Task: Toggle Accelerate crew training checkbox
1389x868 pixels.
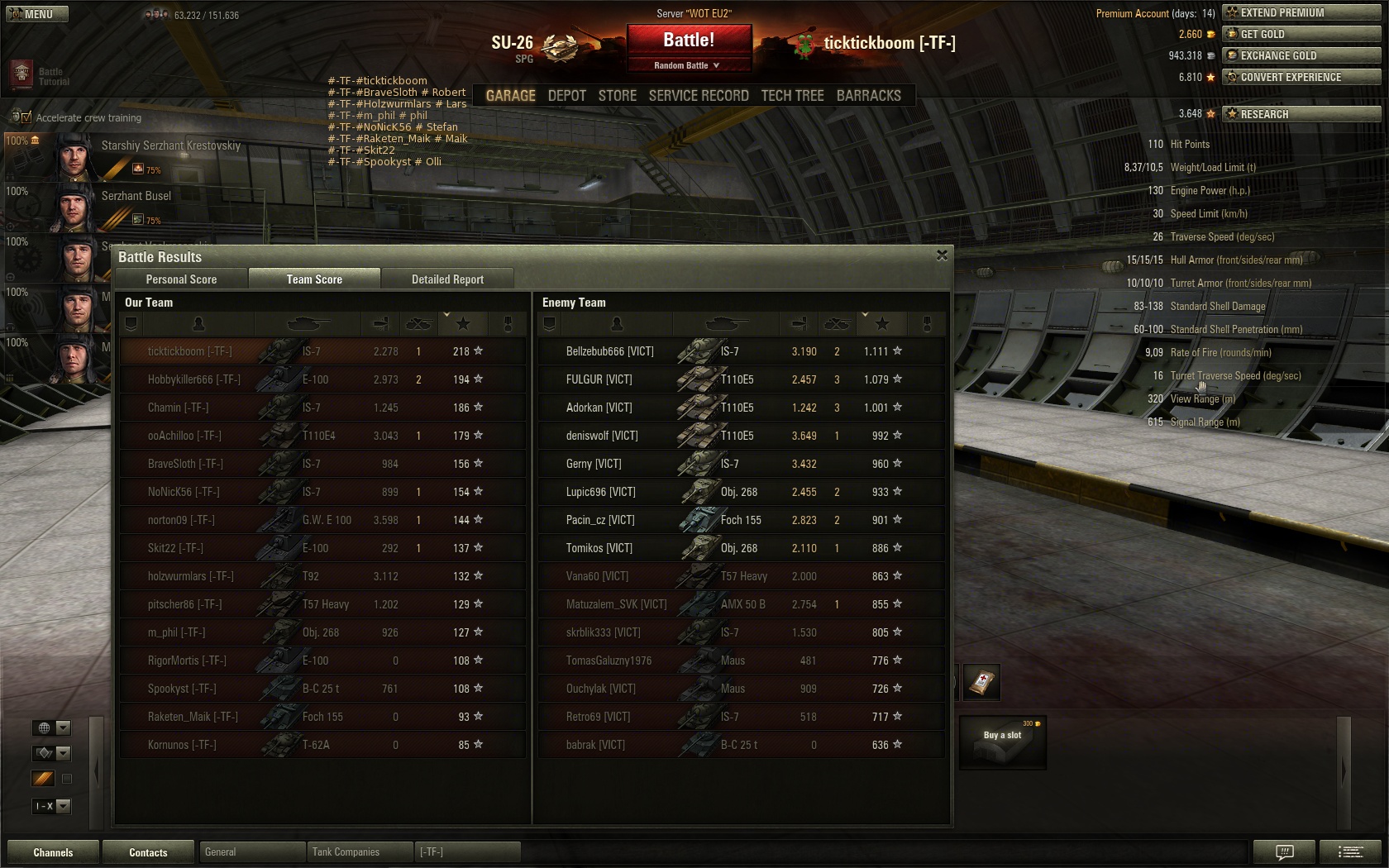Action: [26, 117]
